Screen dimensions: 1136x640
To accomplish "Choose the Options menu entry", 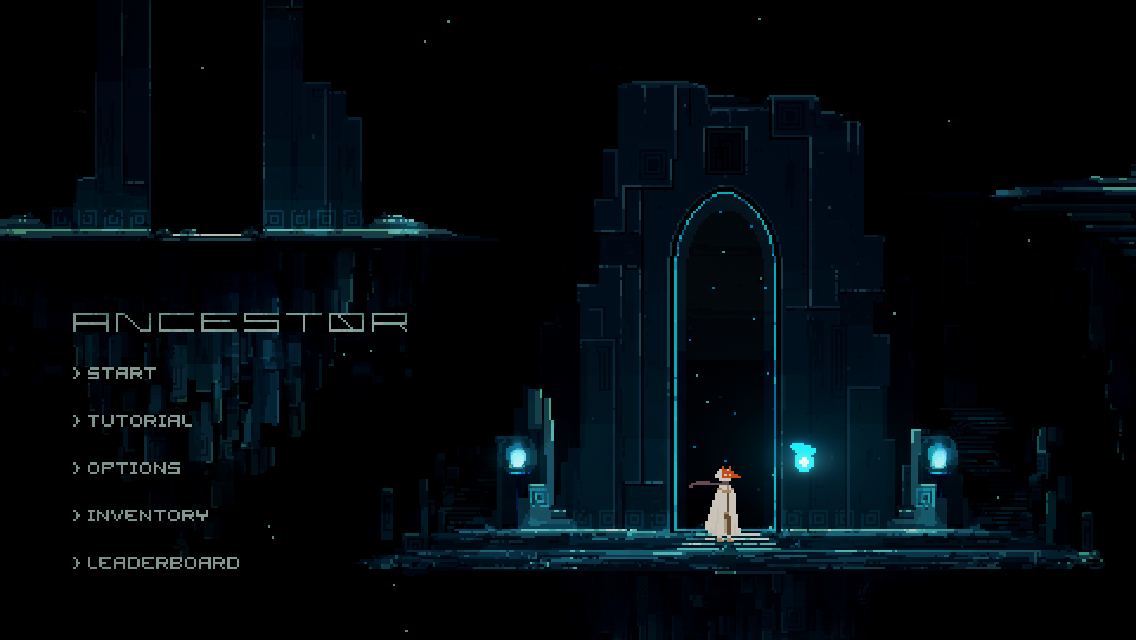I will click(133, 468).
